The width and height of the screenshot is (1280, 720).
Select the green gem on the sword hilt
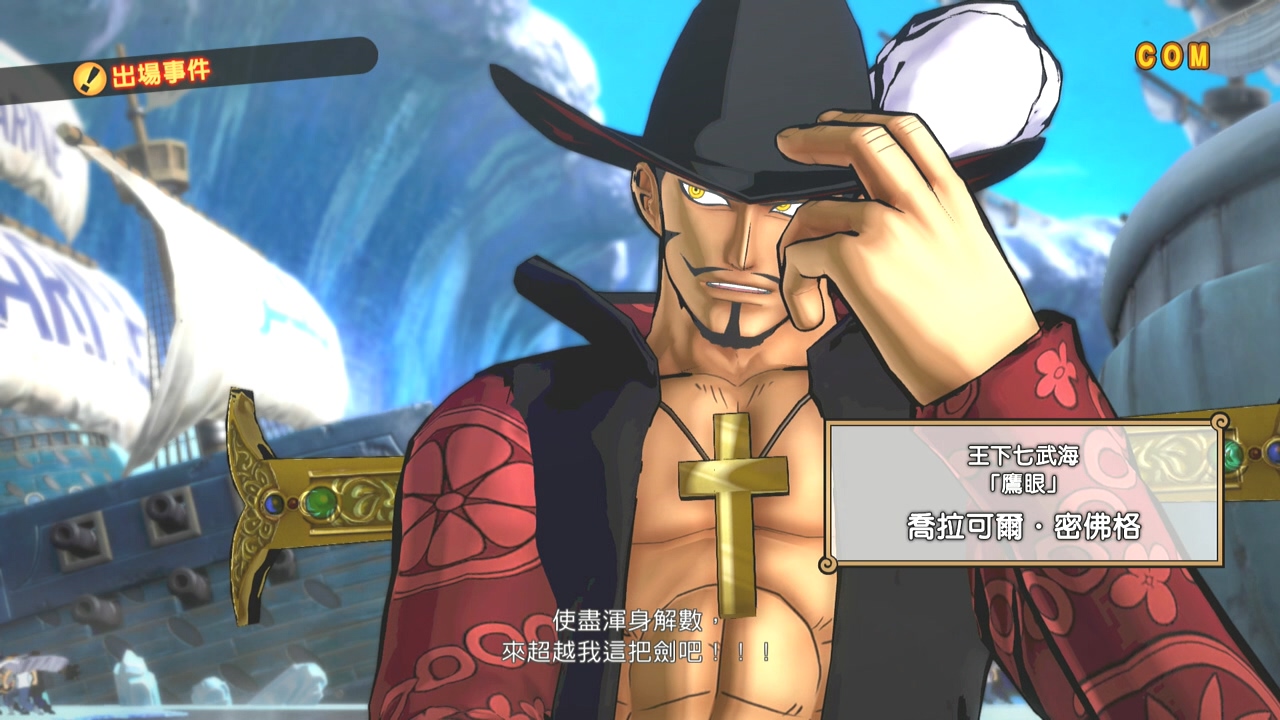[x=321, y=504]
